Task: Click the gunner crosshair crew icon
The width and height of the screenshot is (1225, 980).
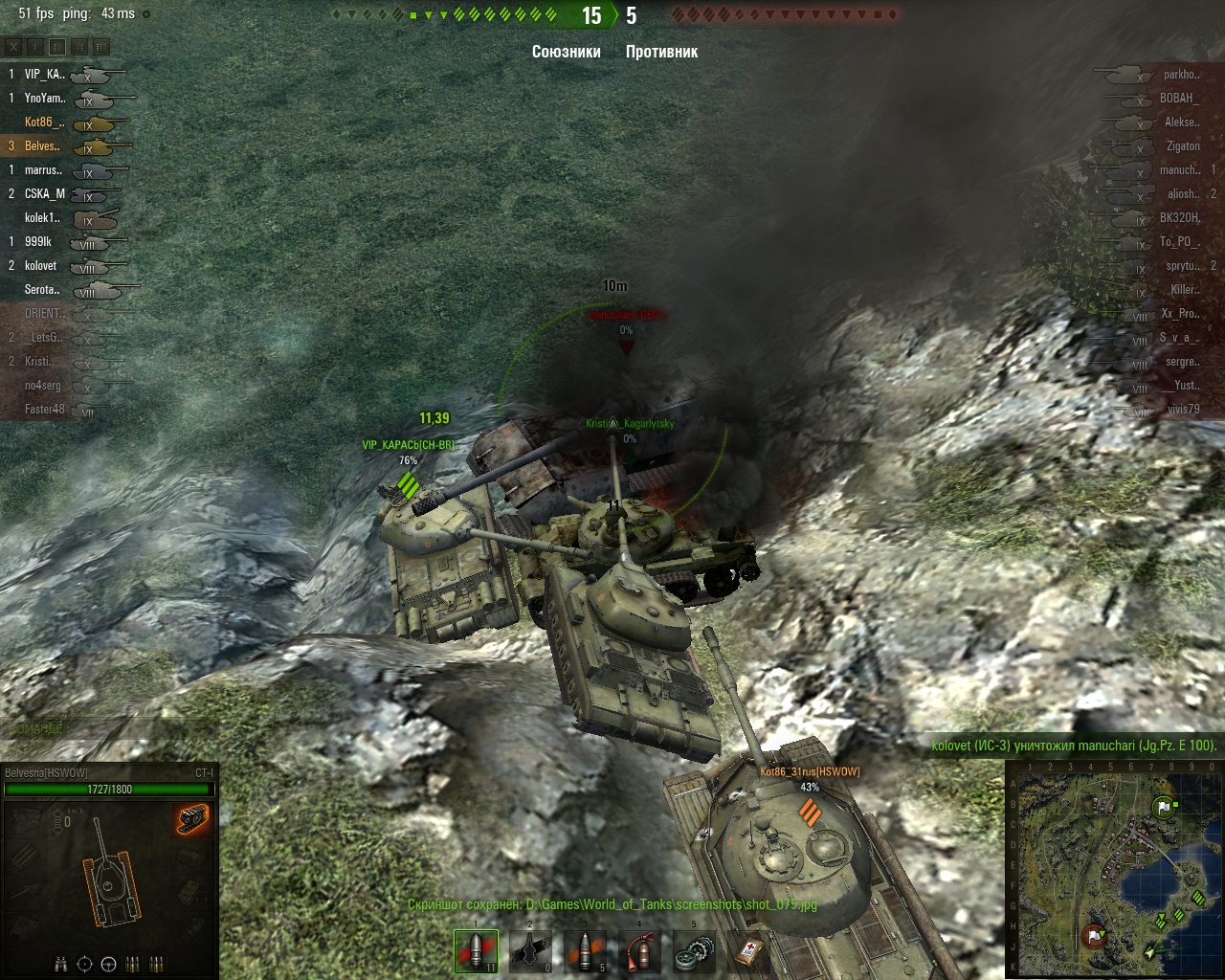Action: 84,963
